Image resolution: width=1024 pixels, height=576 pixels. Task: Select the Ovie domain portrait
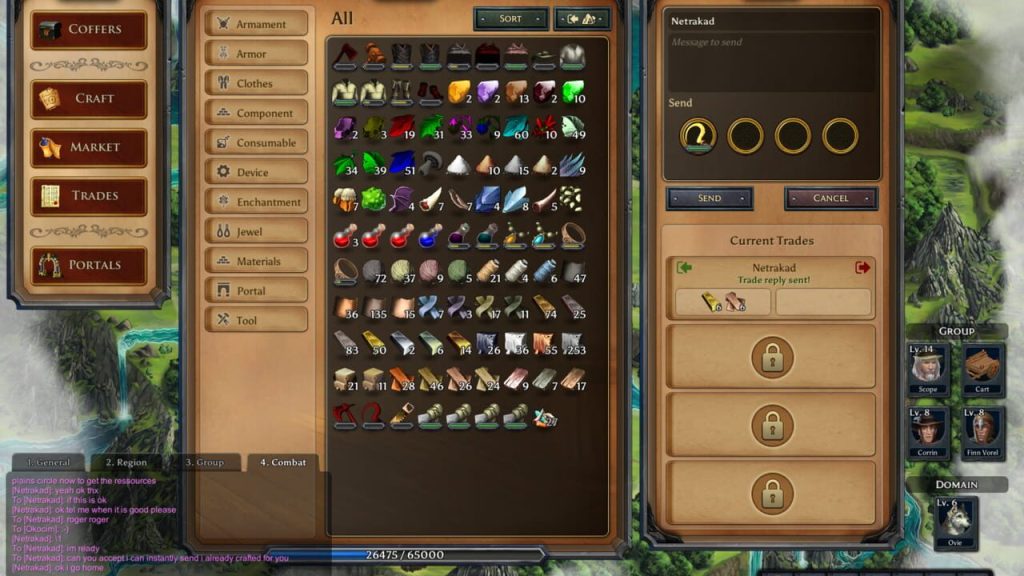pos(956,523)
